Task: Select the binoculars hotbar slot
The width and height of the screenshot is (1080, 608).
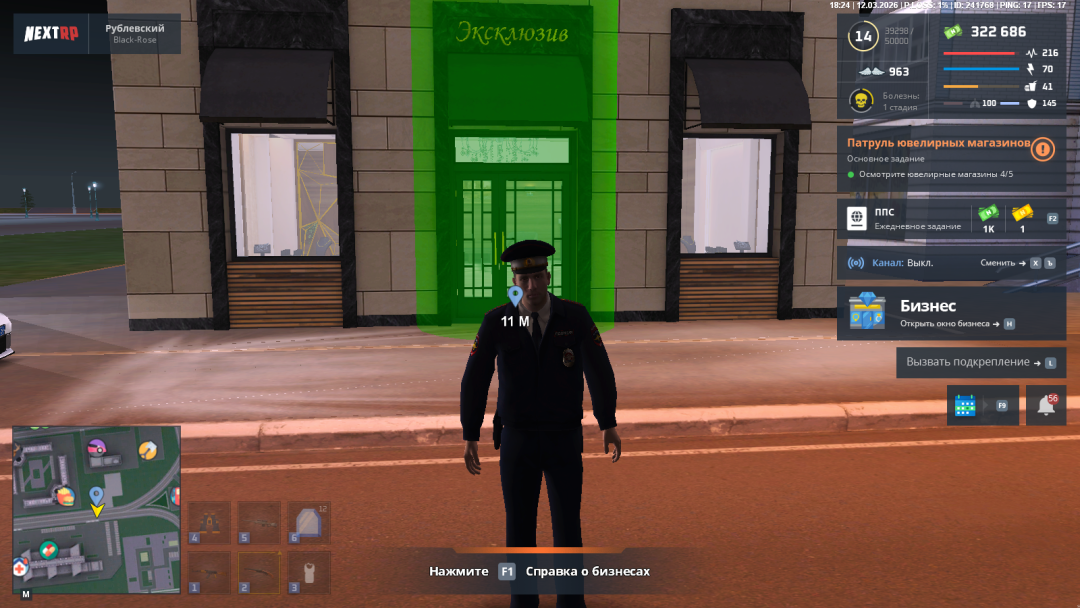Action: pyautogui.click(x=209, y=523)
